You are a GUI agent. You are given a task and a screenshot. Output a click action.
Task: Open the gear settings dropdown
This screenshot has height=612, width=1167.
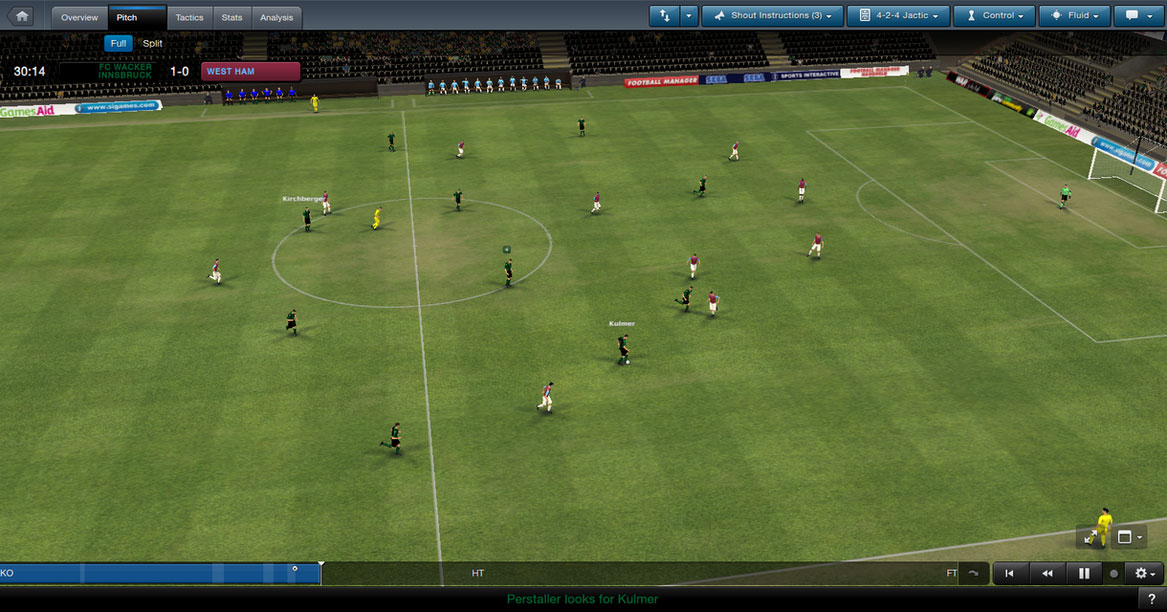(x=1144, y=573)
